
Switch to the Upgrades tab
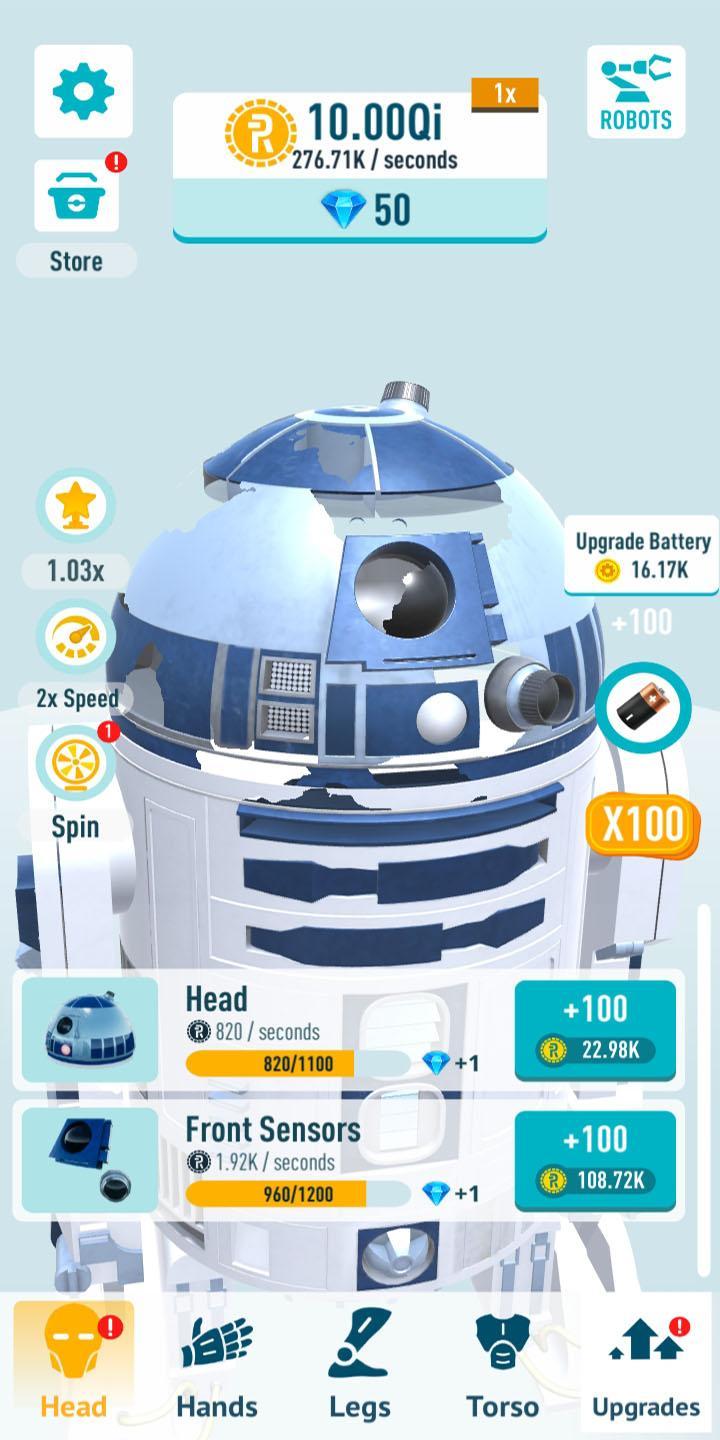coord(646,1362)
